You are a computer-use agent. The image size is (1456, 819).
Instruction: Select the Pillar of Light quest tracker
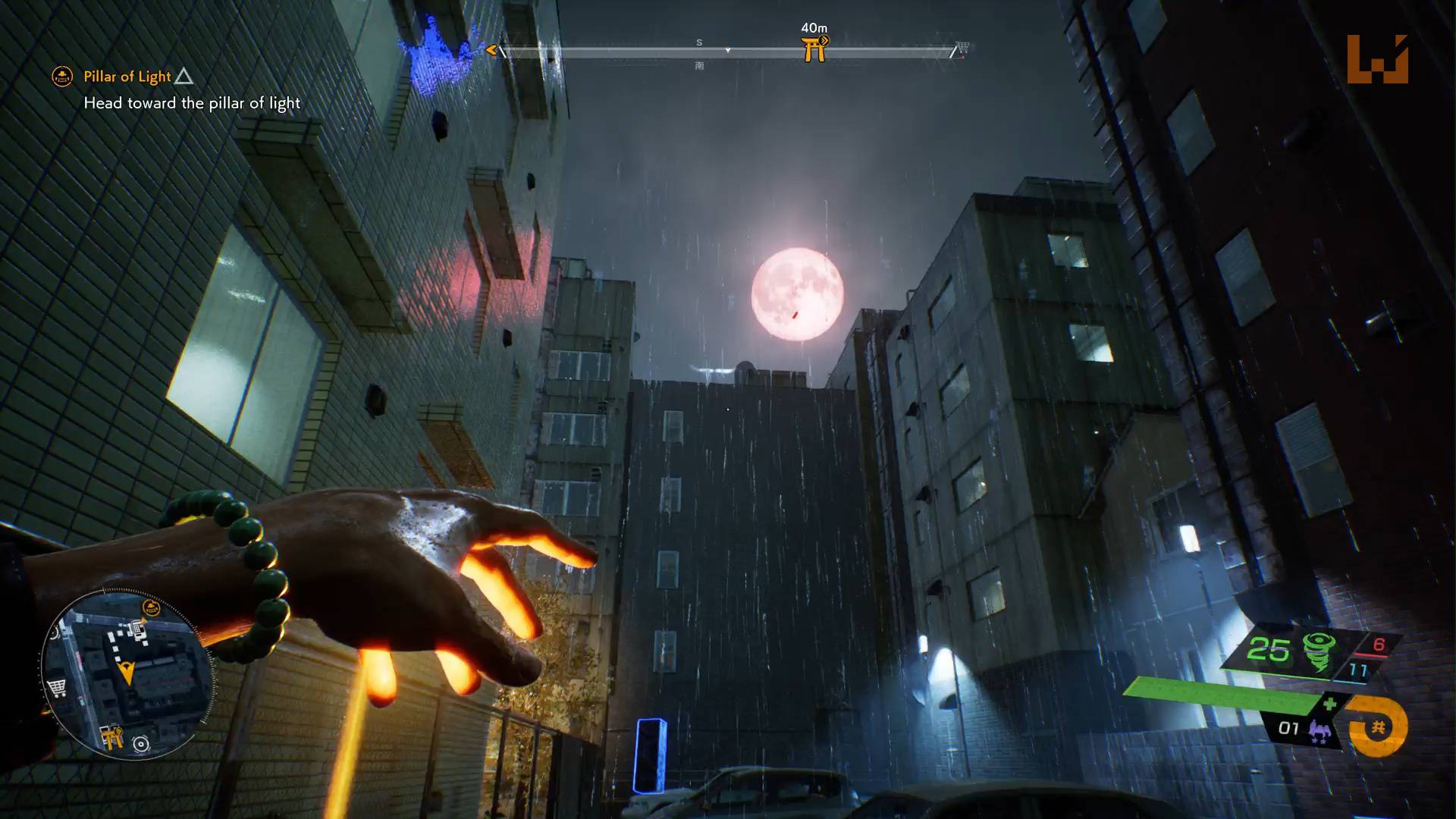coord(127,77)
